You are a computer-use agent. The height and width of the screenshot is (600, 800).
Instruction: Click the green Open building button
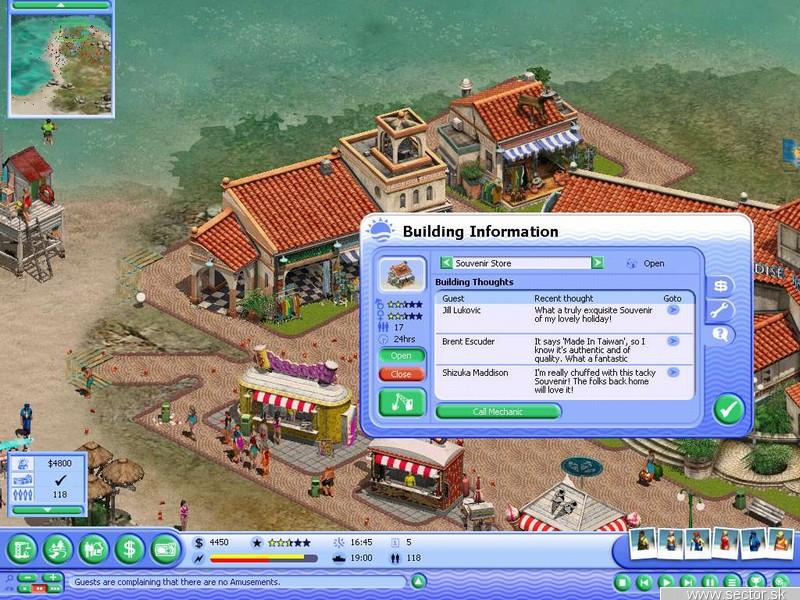click(x=401, y=355)
